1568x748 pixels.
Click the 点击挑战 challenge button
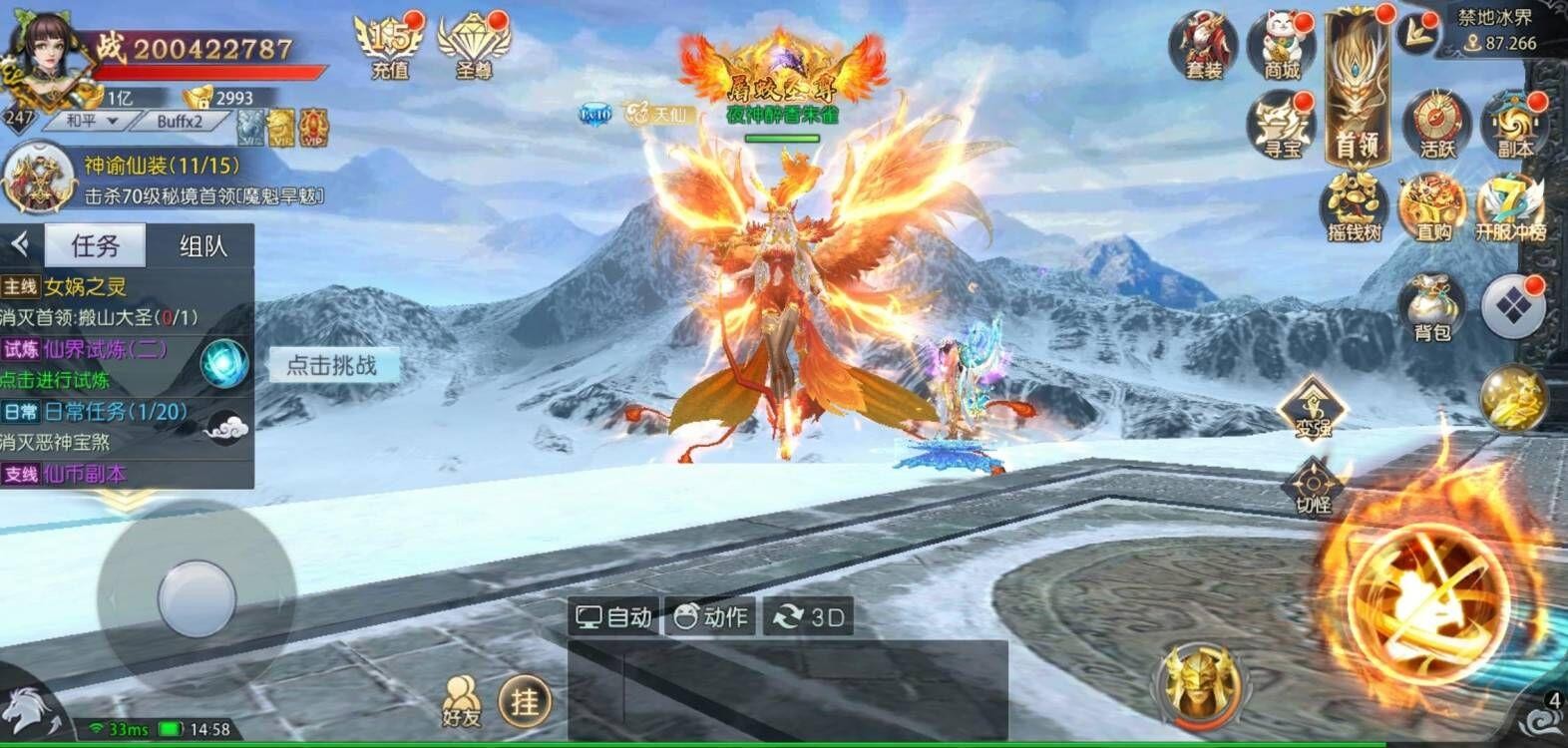click(330, 366)
